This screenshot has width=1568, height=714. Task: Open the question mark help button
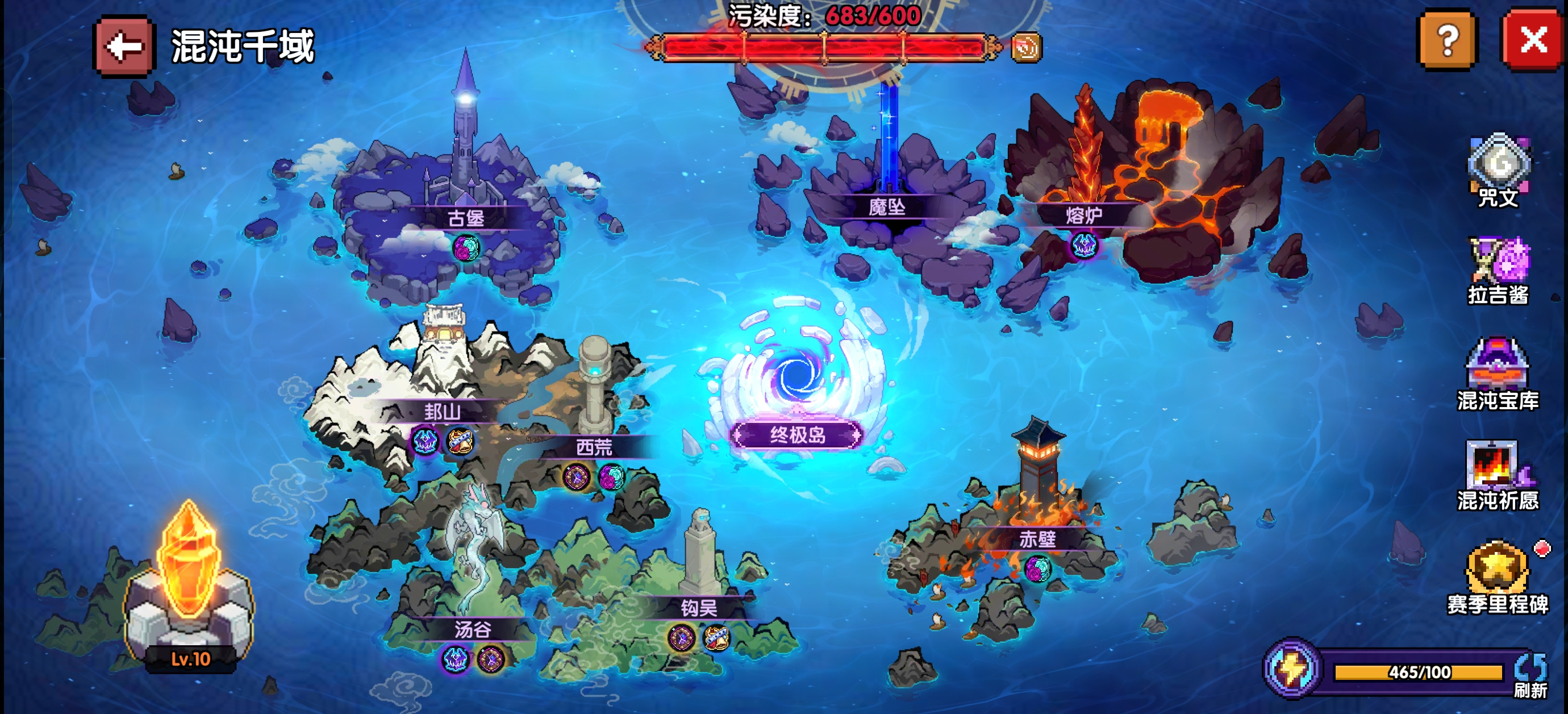pyautogui.click(x=1447, y=41)
